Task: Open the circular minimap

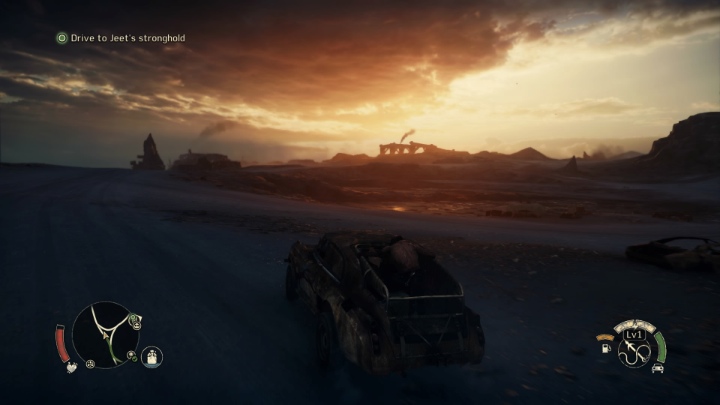Action: (106, 336)
